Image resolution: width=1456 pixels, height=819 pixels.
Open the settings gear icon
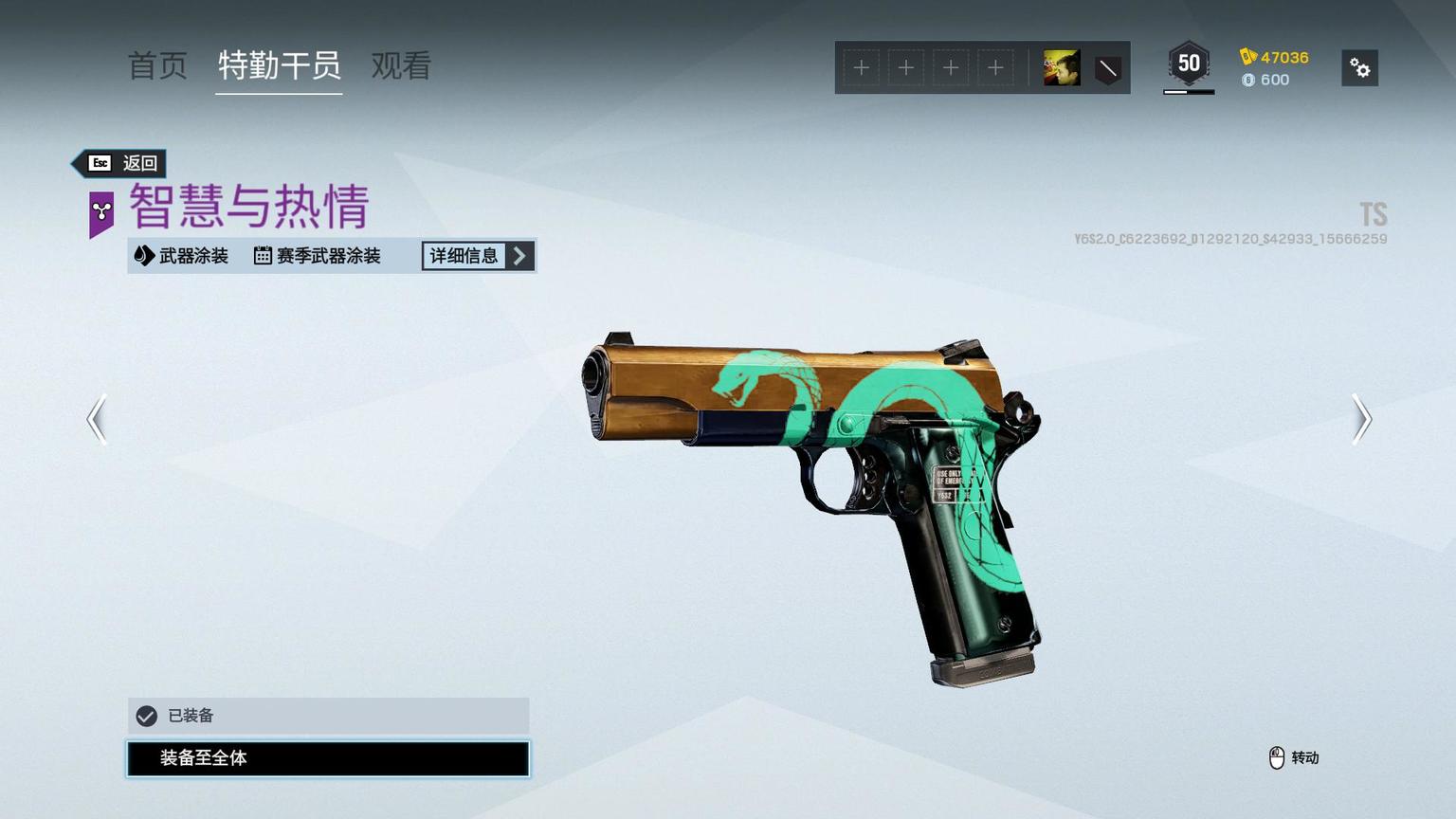coord(1359,68)
